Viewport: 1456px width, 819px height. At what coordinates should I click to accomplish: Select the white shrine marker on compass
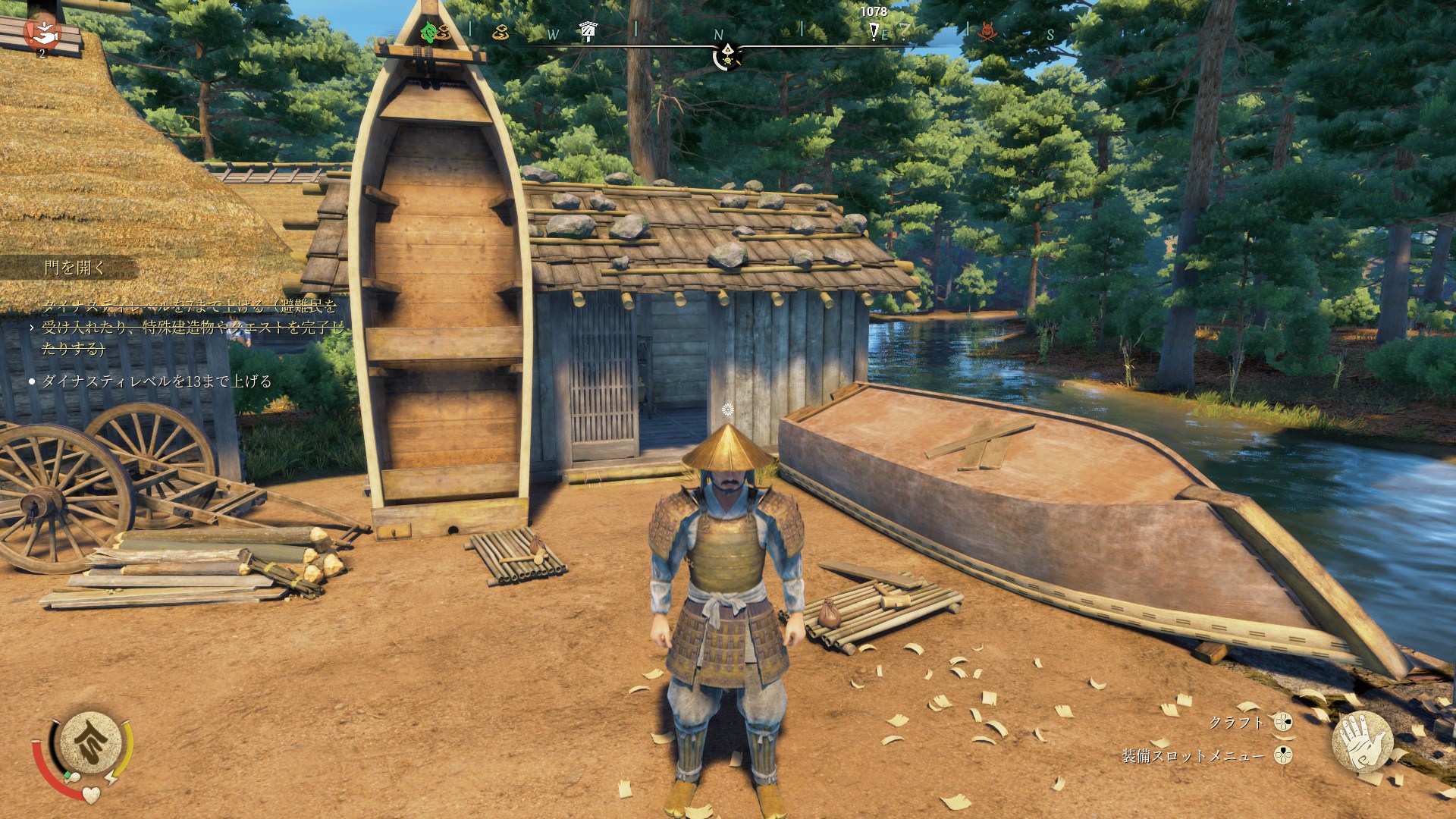[588, 30]
